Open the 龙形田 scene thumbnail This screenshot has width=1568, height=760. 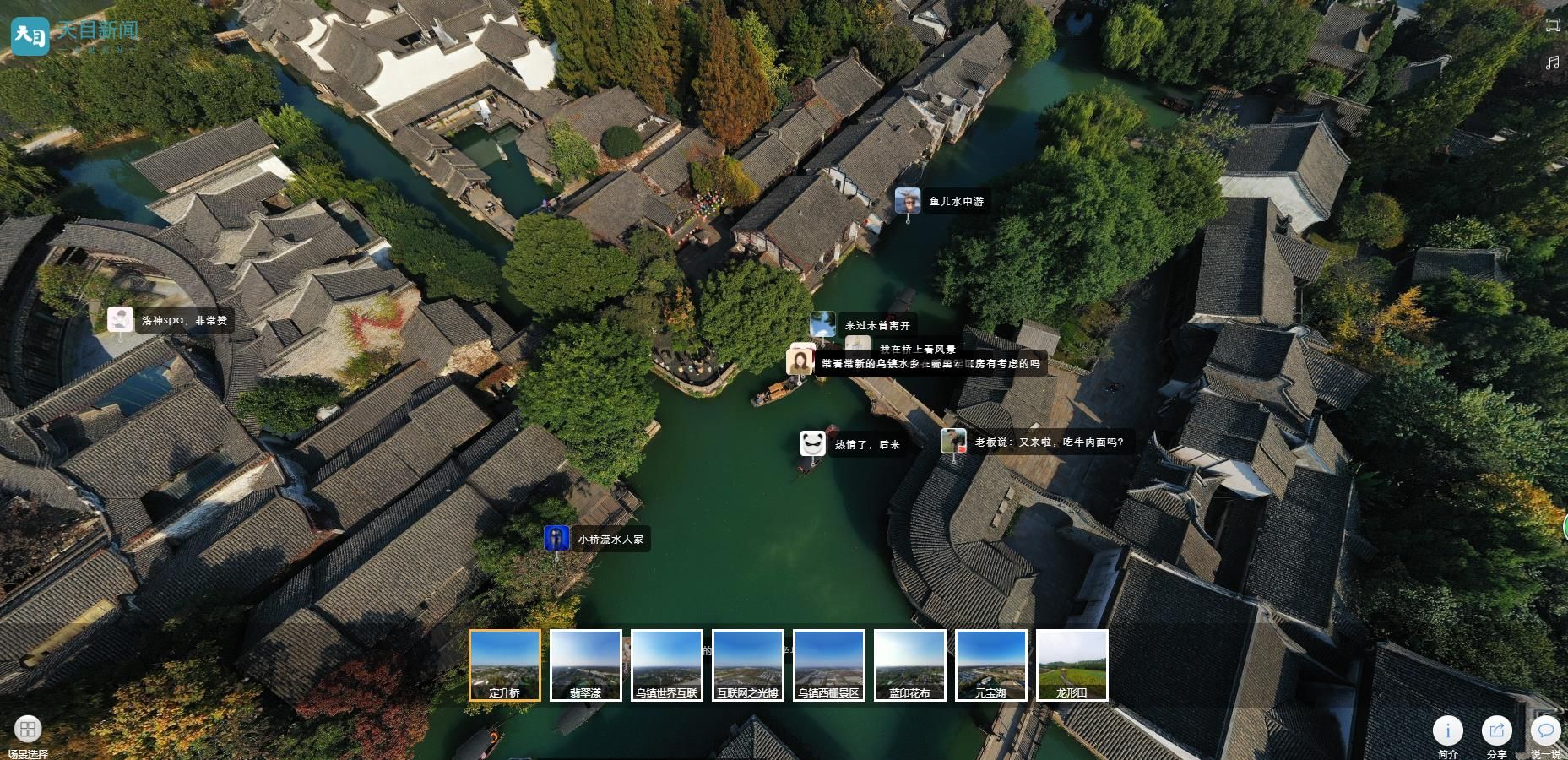click(x=1072, y=665)
